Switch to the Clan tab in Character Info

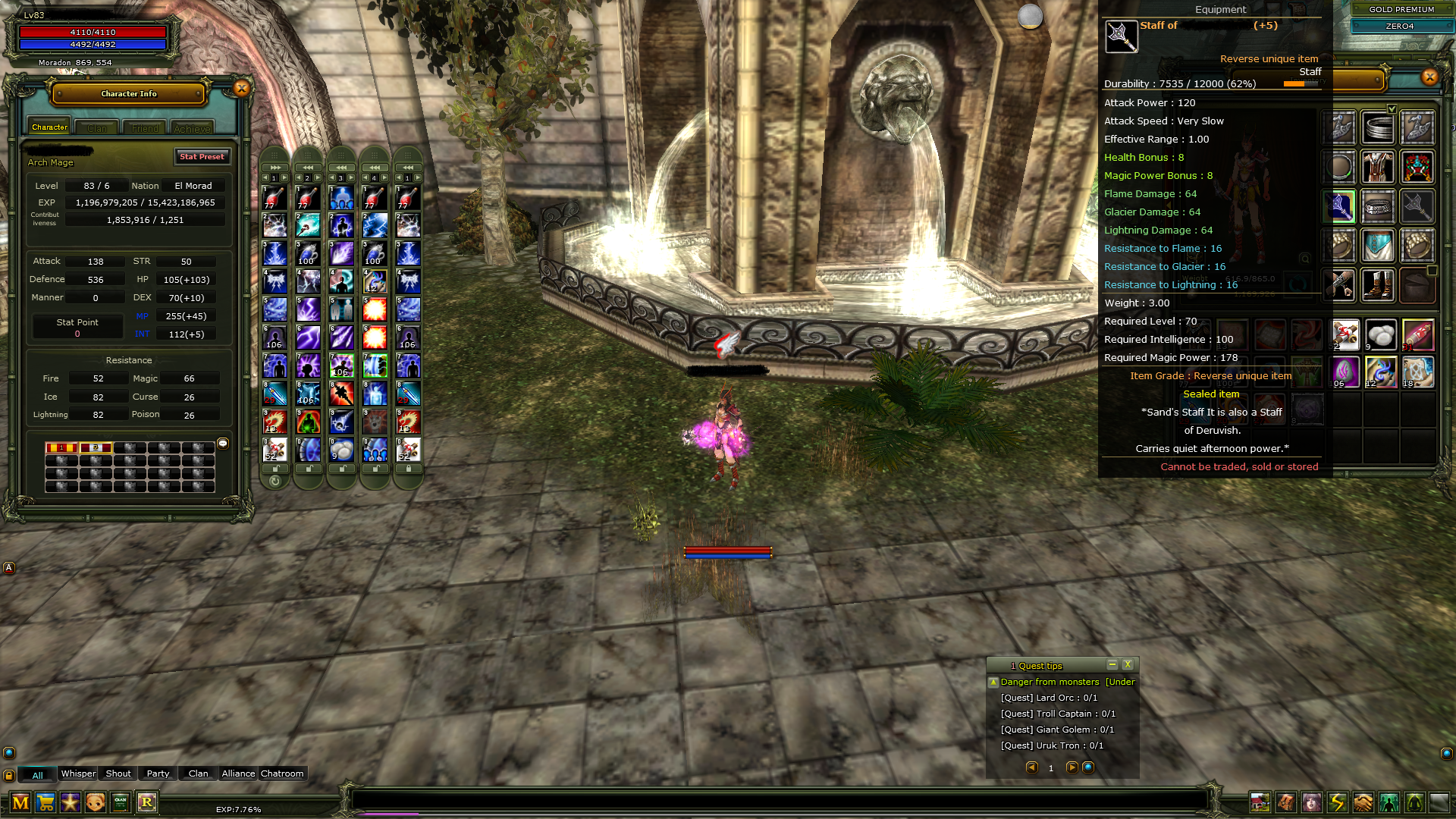[96, 127]
